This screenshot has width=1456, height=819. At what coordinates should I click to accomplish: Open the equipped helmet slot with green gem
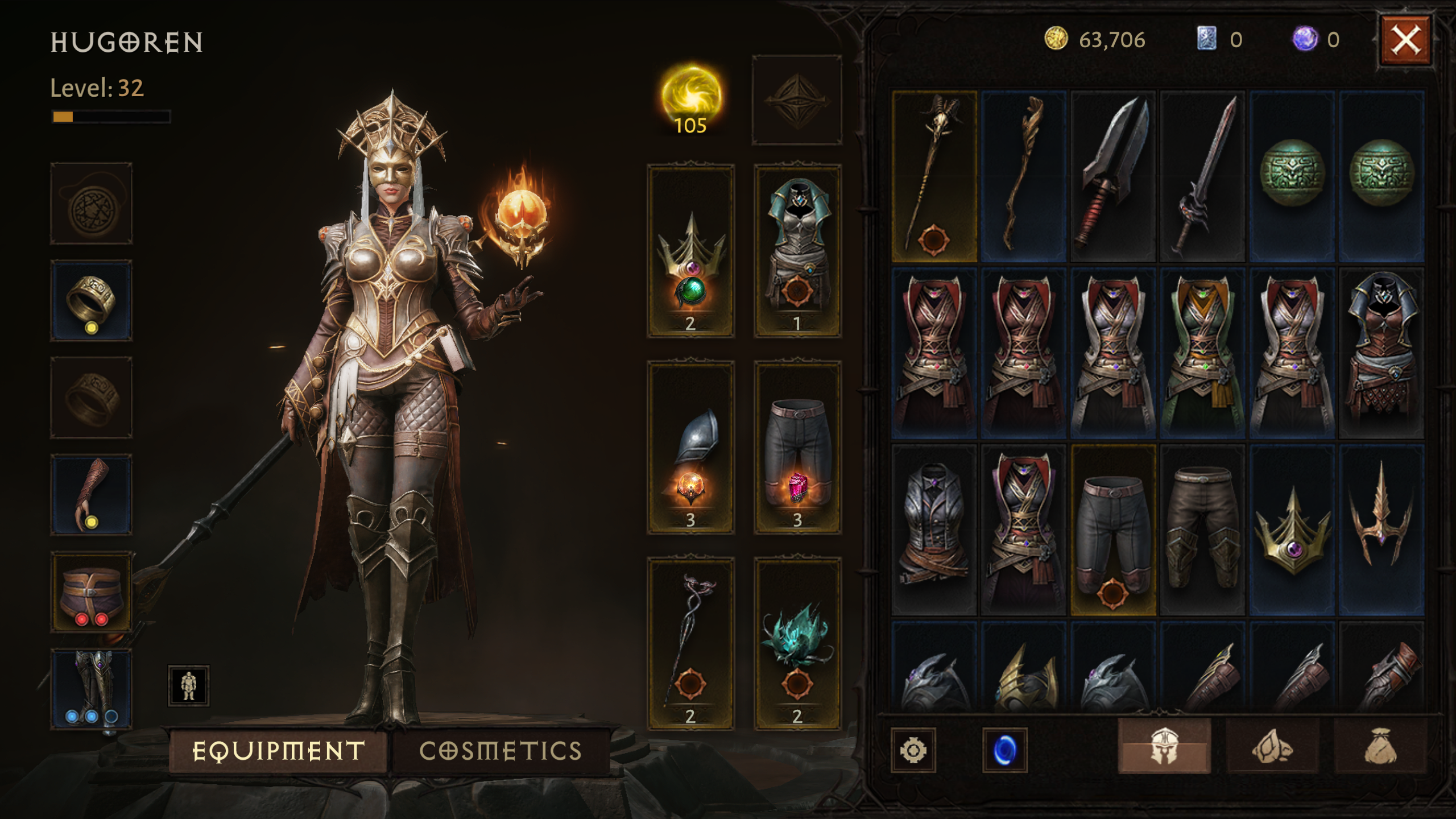pyautogui.click(x=690, y=251)
